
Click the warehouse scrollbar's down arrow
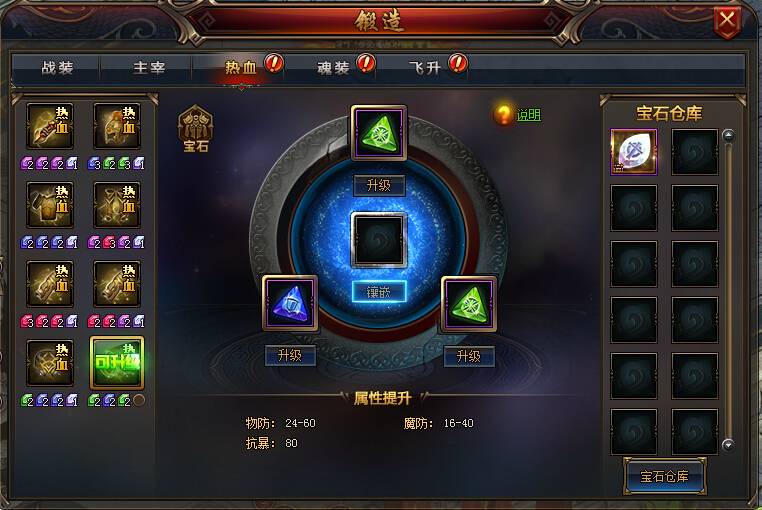coord(729,445)
